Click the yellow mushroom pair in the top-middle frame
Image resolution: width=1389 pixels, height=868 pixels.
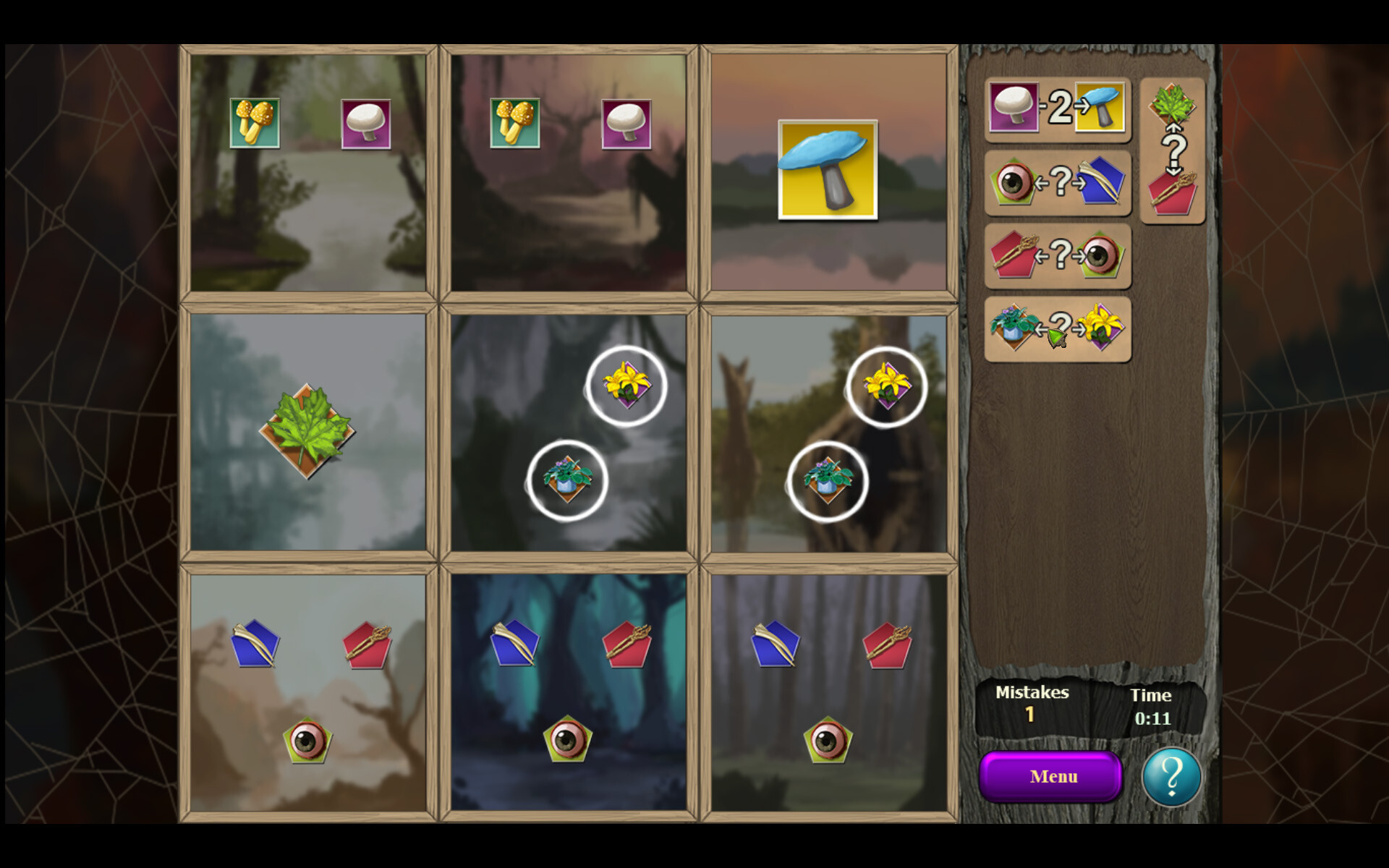click(x=515, y=124)
